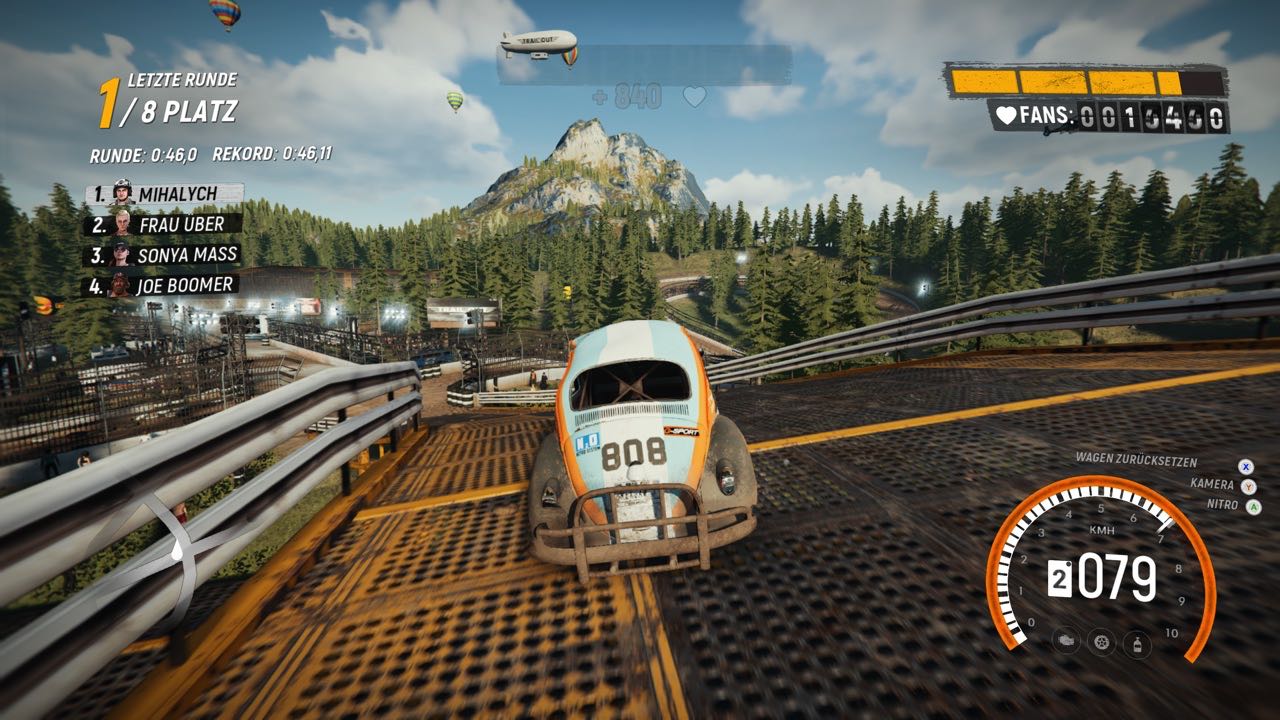Click the engine status icon

tap(1067, 641)
